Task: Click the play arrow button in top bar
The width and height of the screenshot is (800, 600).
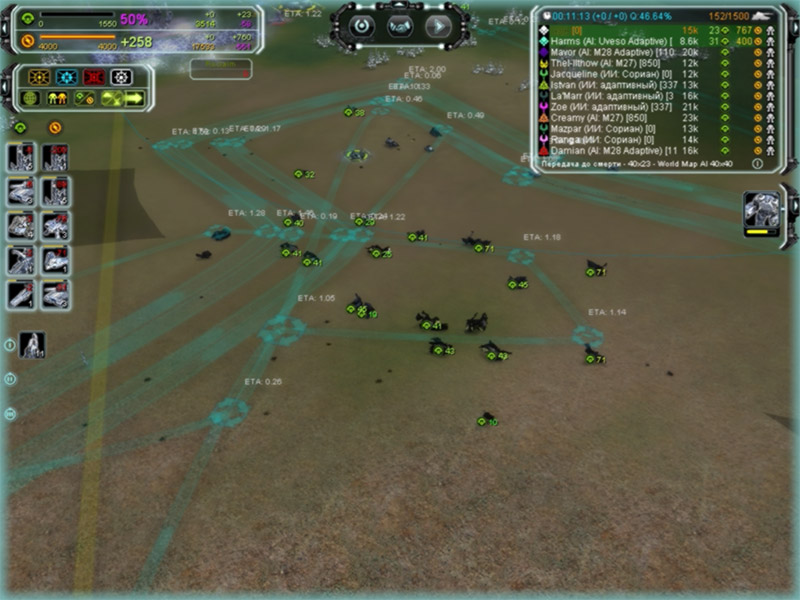Action: coord(437,25)
